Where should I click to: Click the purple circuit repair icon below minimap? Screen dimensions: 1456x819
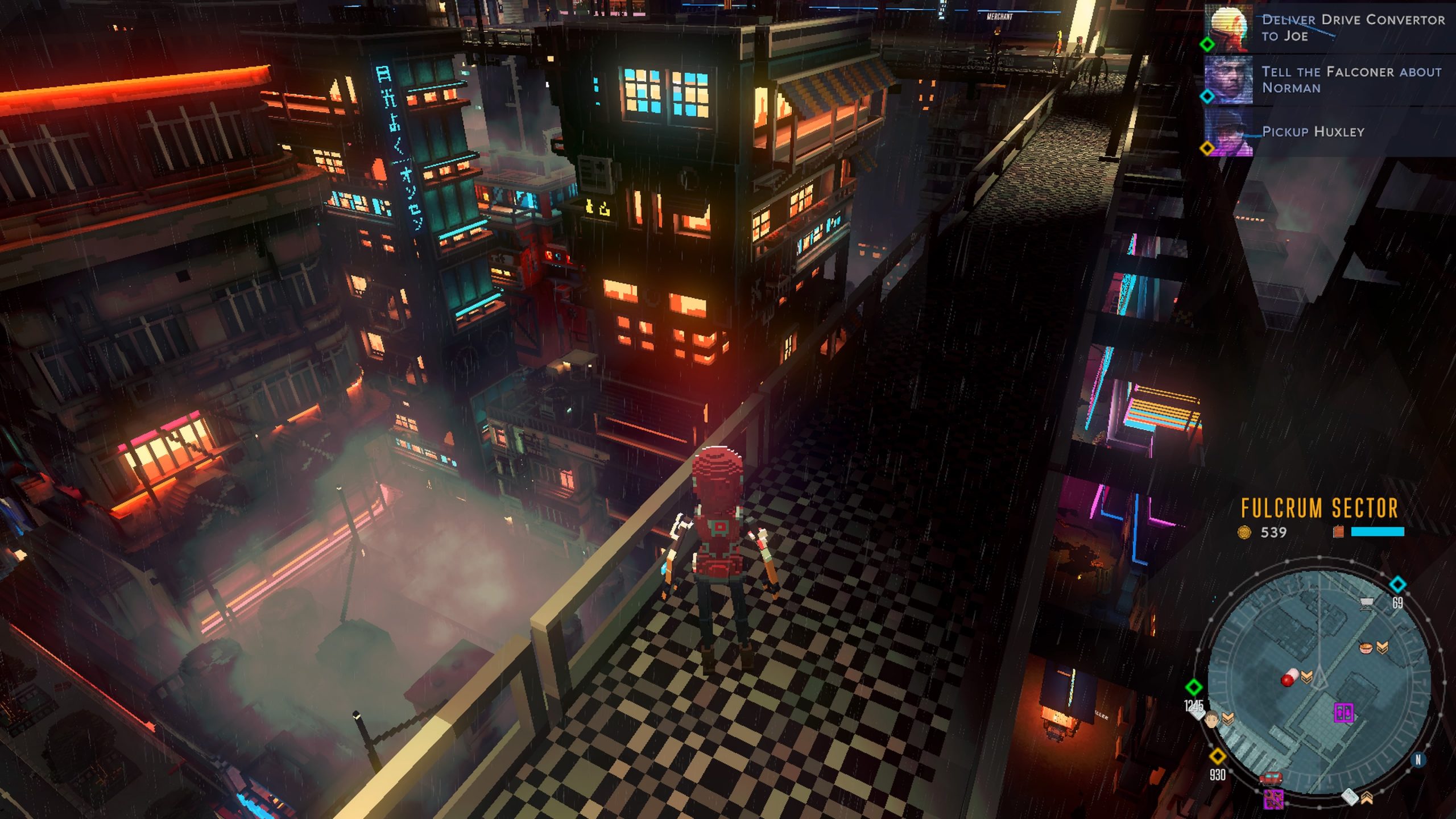pos(1273,799)
